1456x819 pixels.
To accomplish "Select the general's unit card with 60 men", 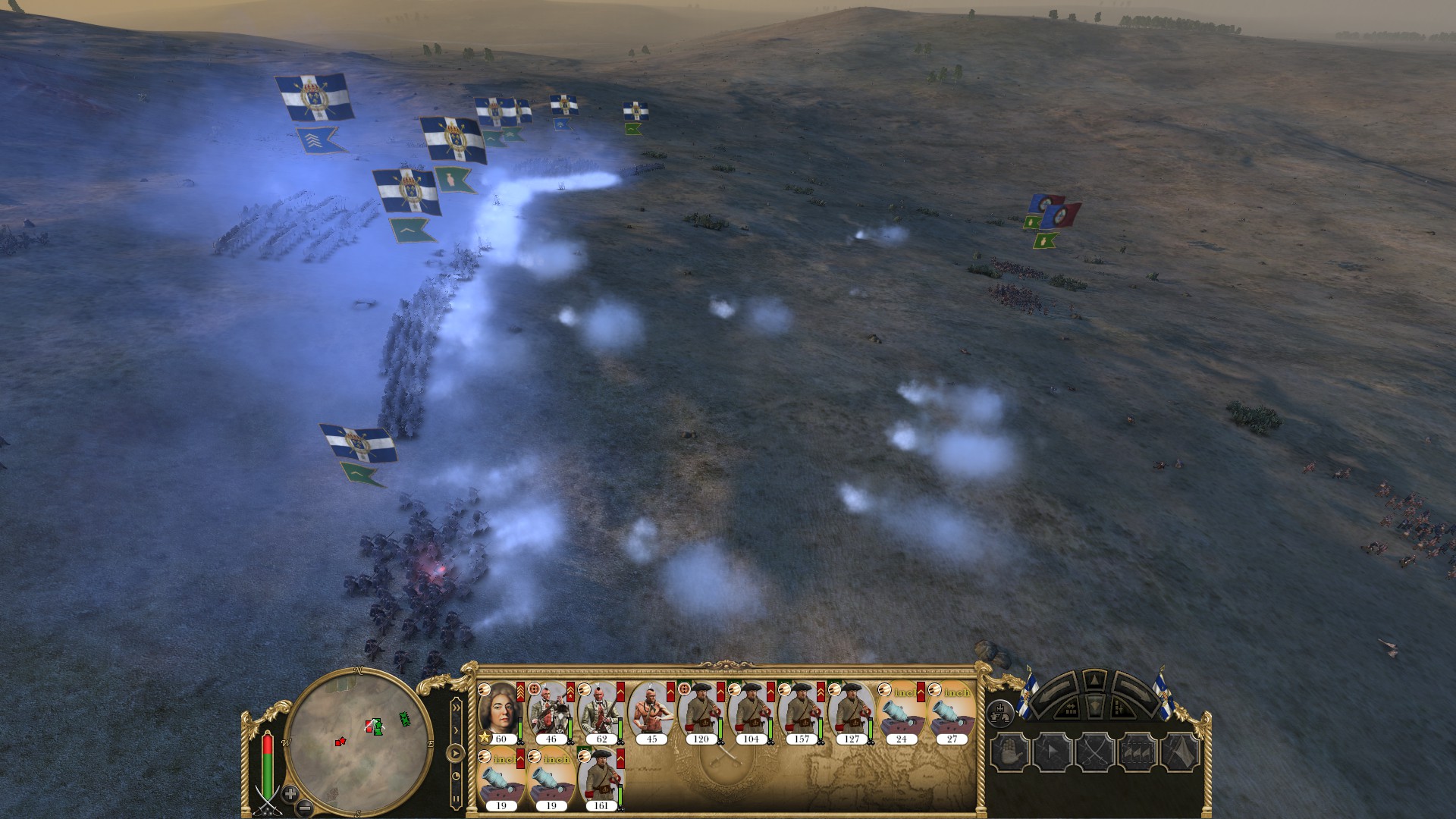I will coord(500,713).
